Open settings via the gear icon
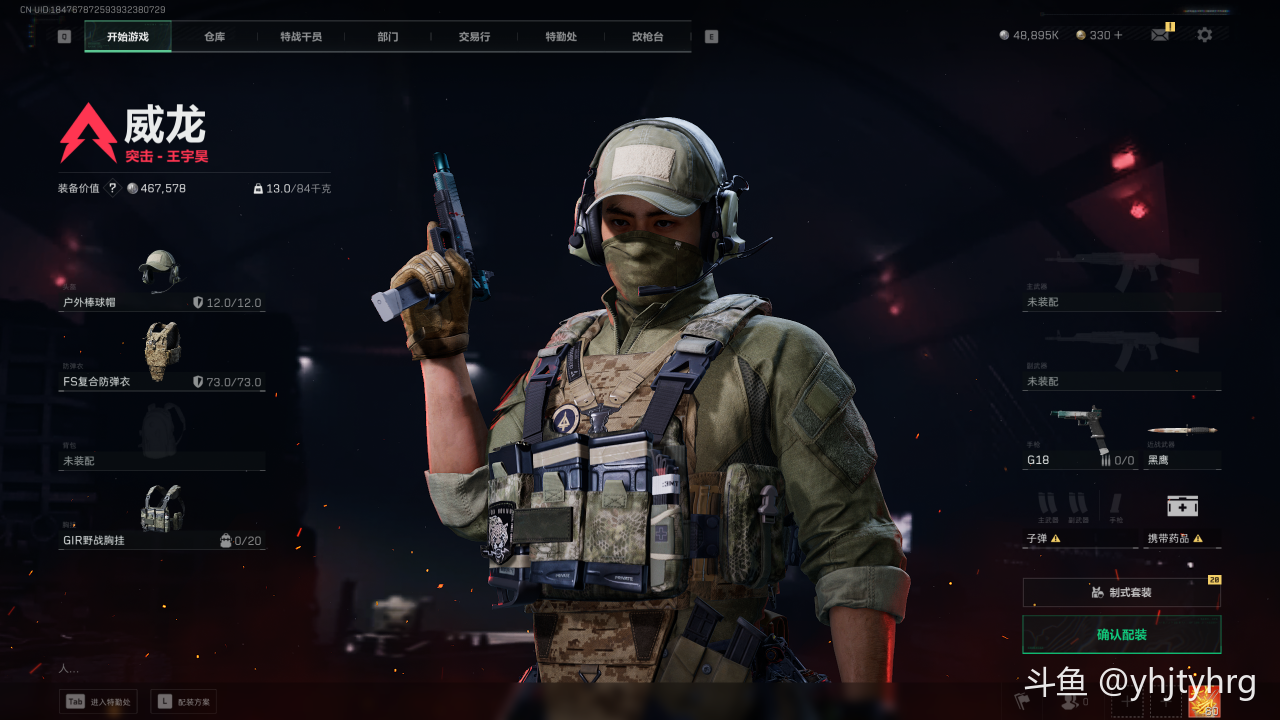 [x=1204, y=35]
